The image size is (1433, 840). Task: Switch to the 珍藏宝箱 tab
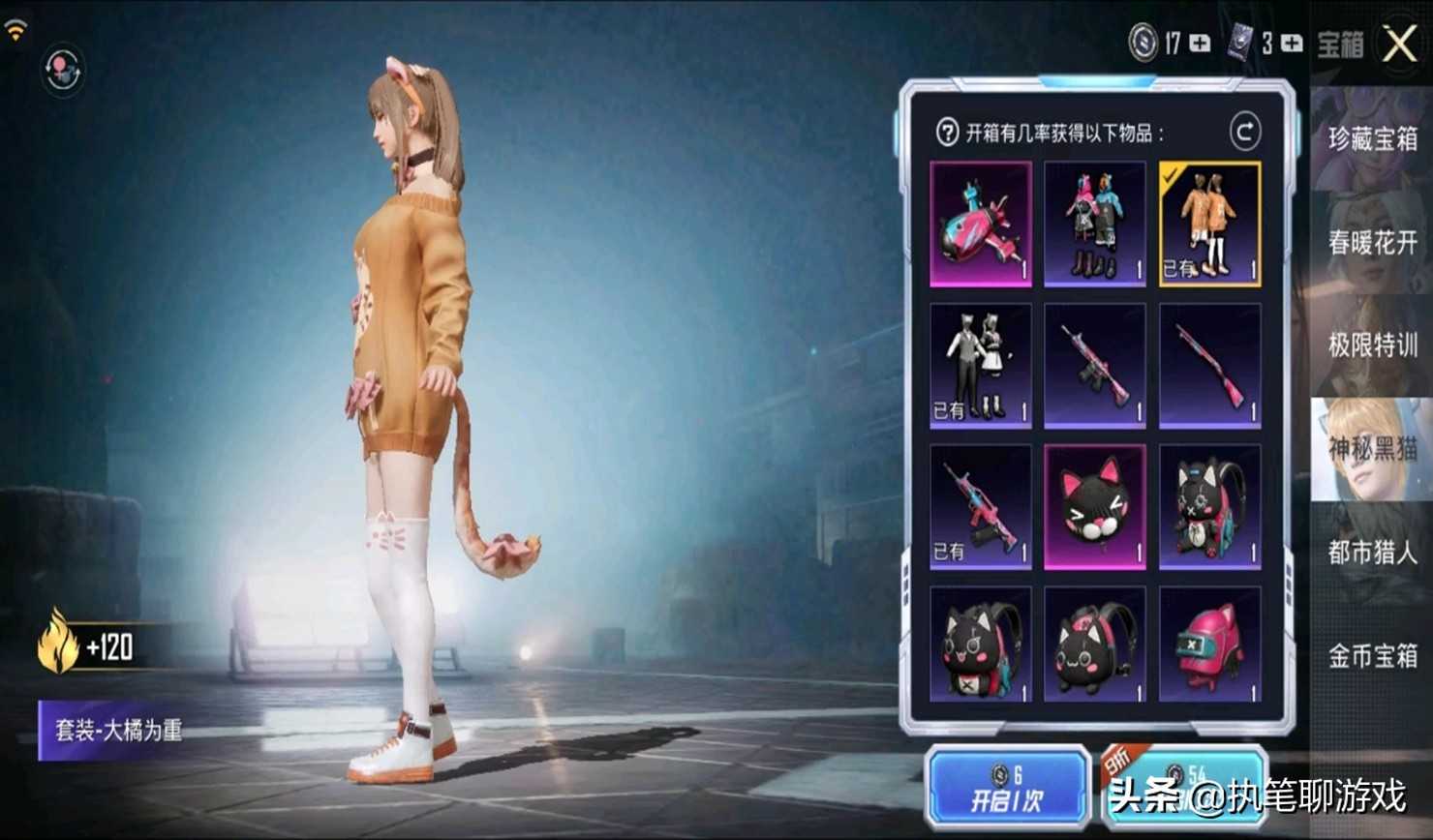pos(1372,138)
